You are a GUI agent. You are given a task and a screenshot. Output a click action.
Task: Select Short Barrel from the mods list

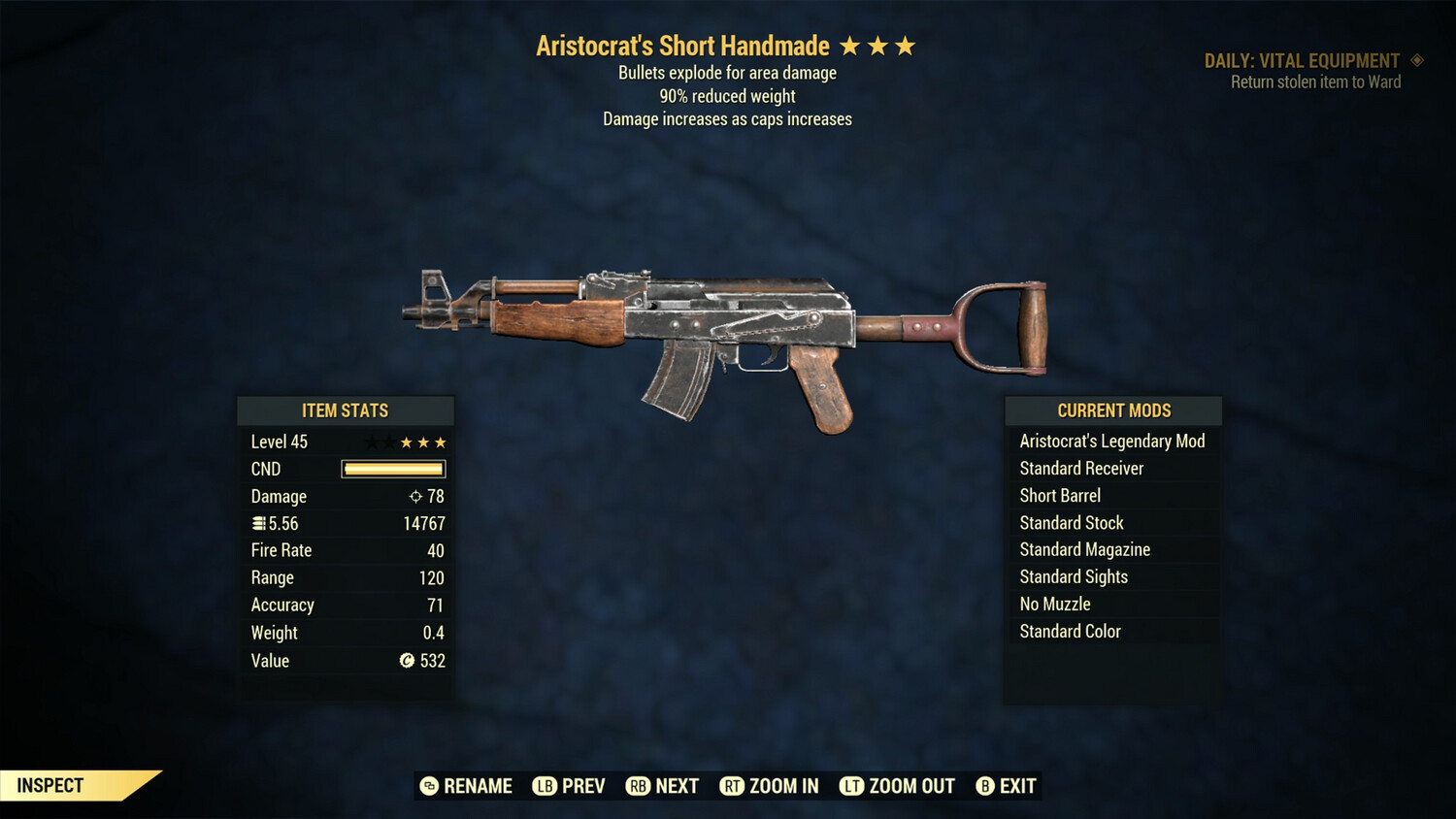click(1060, 495)
